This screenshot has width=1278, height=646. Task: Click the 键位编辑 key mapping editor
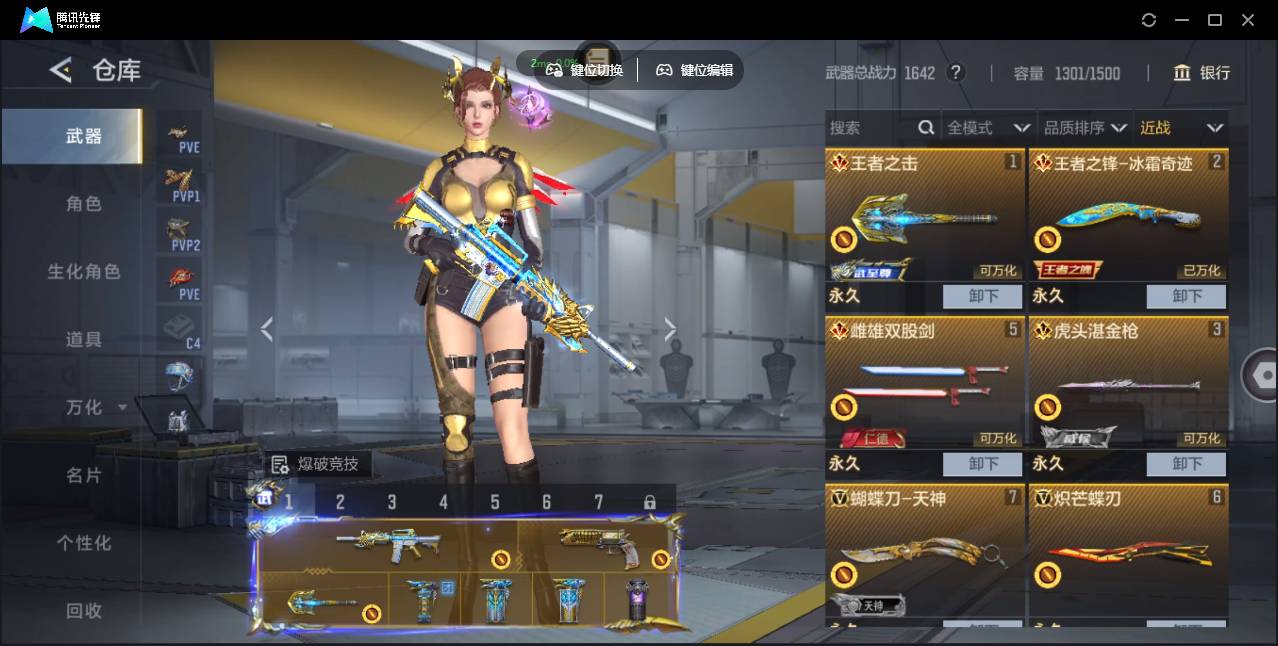694,70
